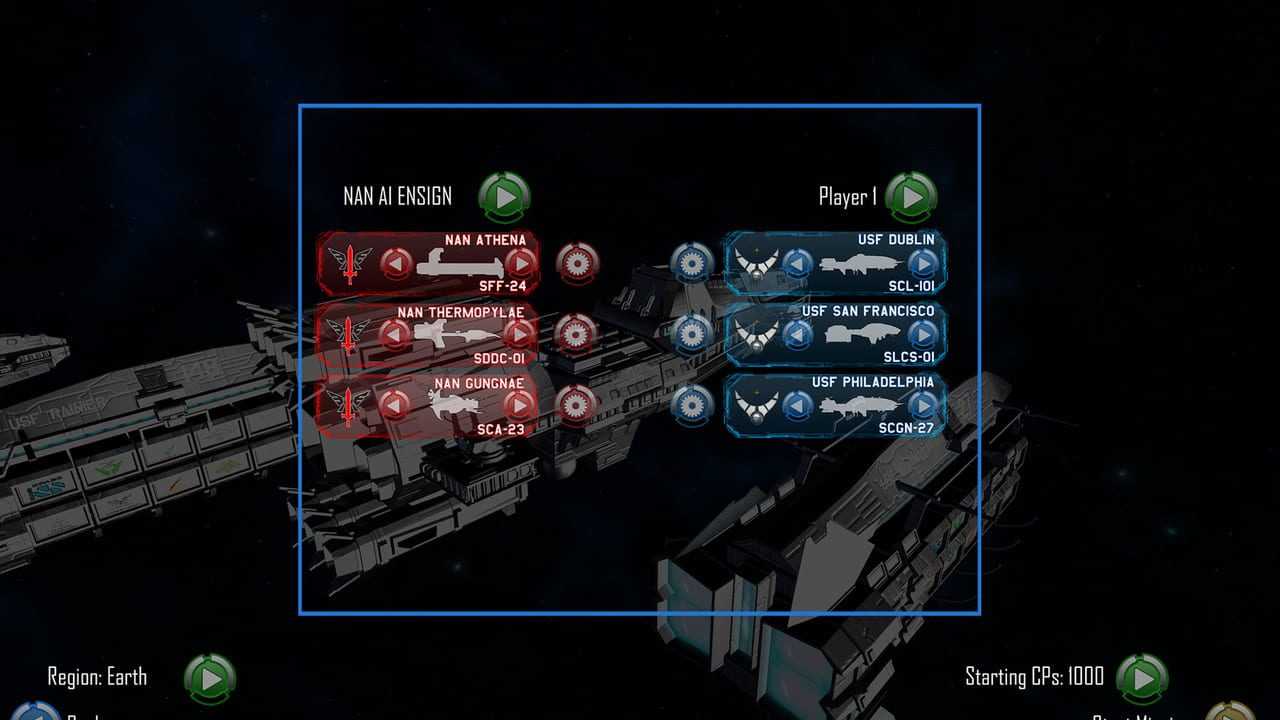
Task: Change the Starting CPs value
Action: click(x=1142, y=679)
